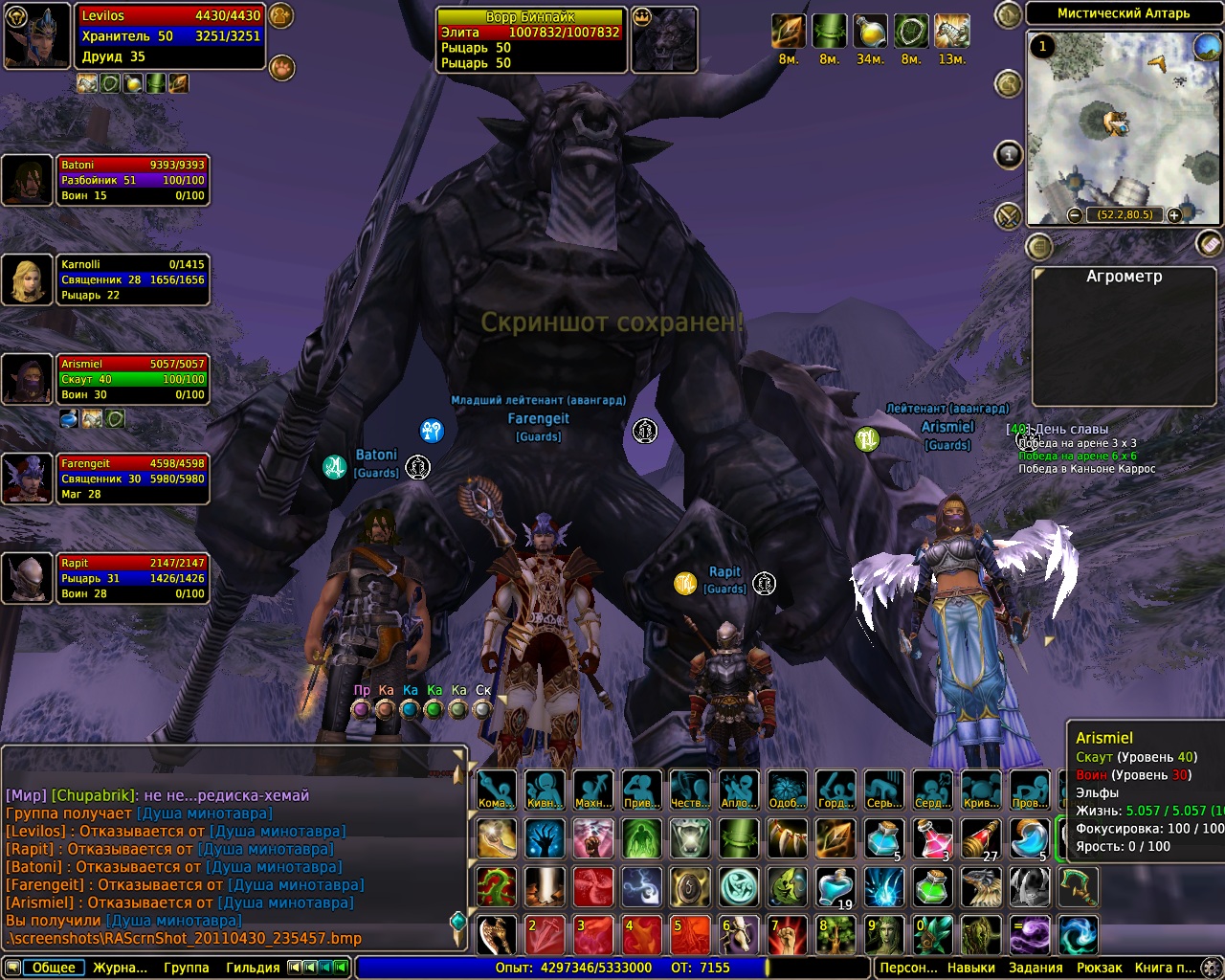Use the blue potion with 19 charges
1225x980 pixels.
coord(835,887)
